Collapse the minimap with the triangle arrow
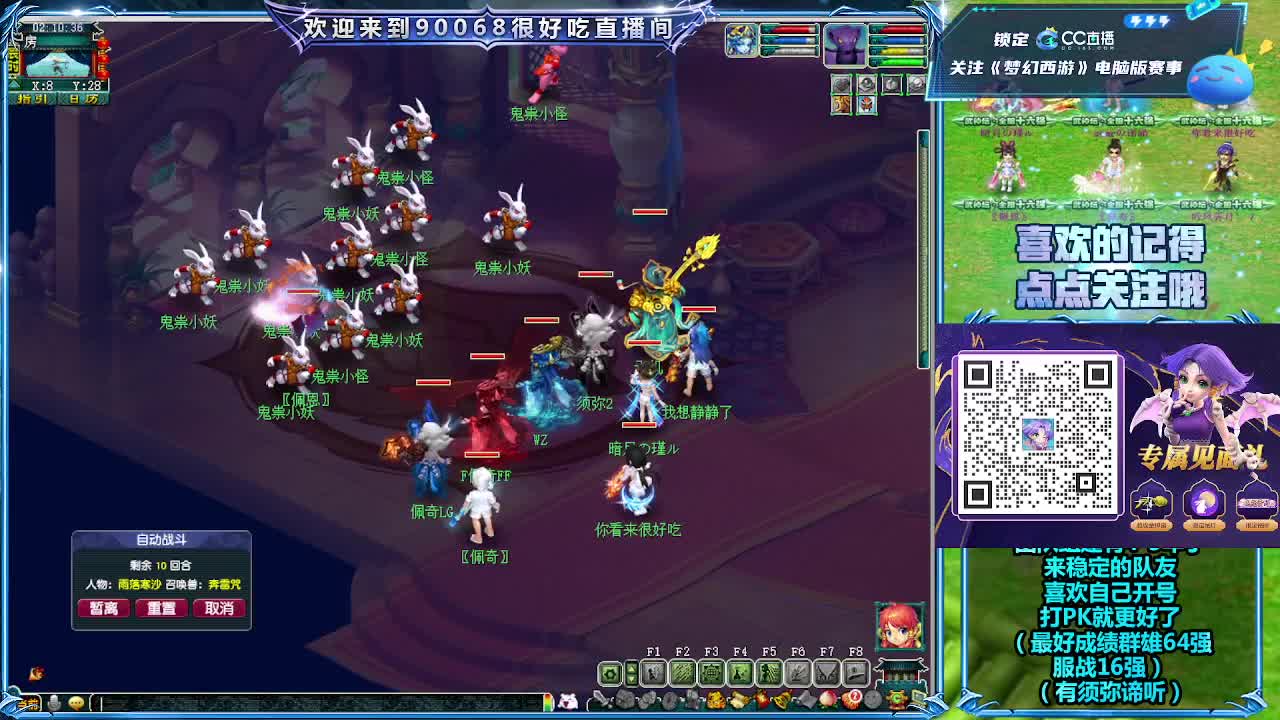Screen dimensions: 1280x720 [x=13, y=84]
